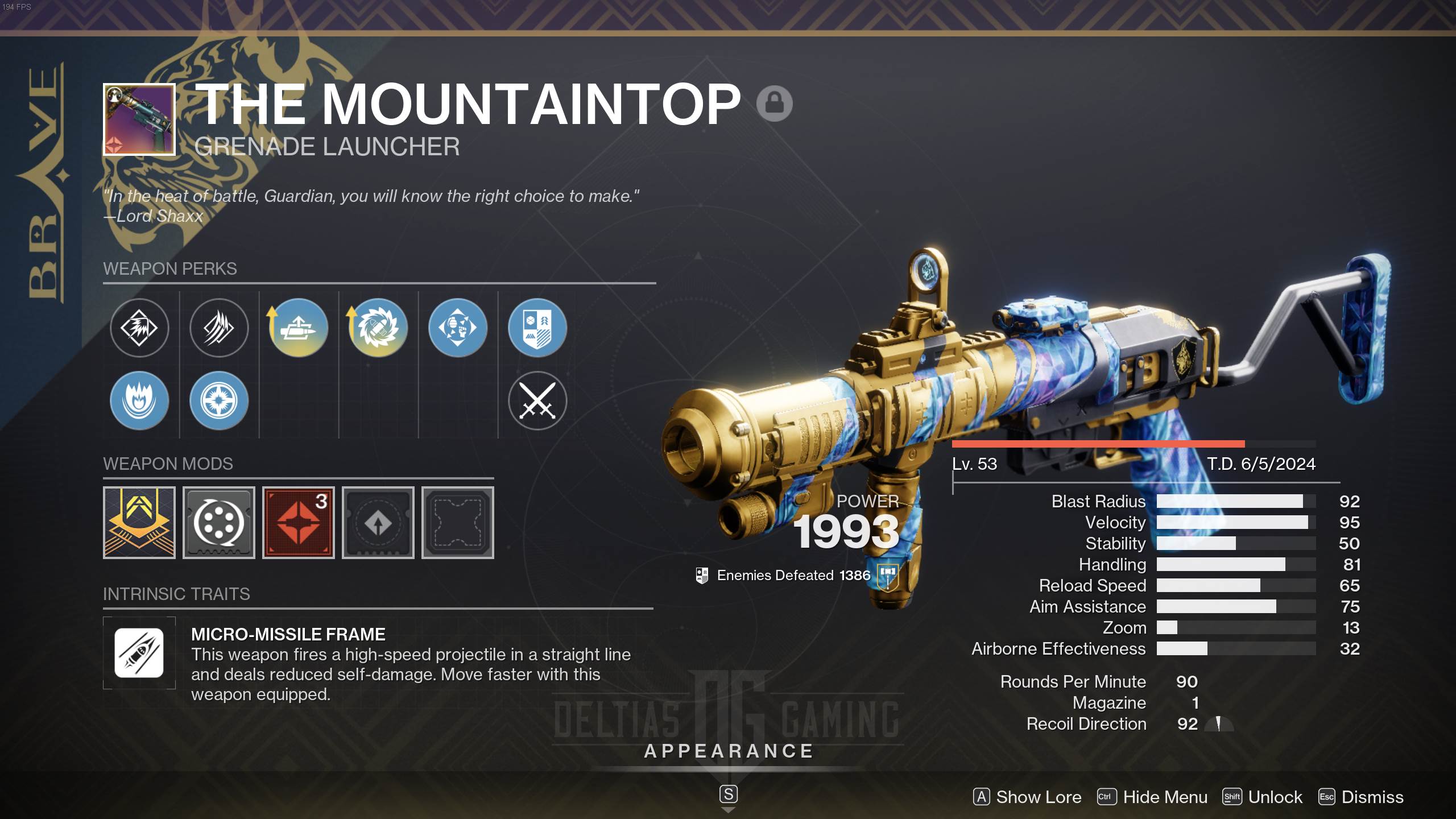Toggle the padlock icon beside the weapon name
Screen dimensions: 1456x819
[774, 104]
